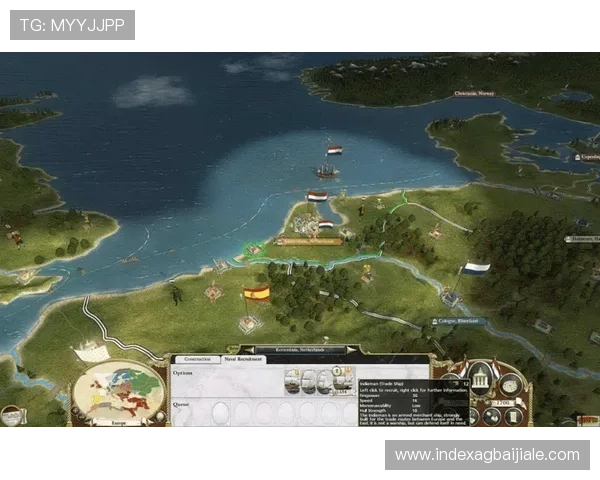The image size is (600, 480).
Task: Switch to the Construction tab
Action: pos(198,358)
